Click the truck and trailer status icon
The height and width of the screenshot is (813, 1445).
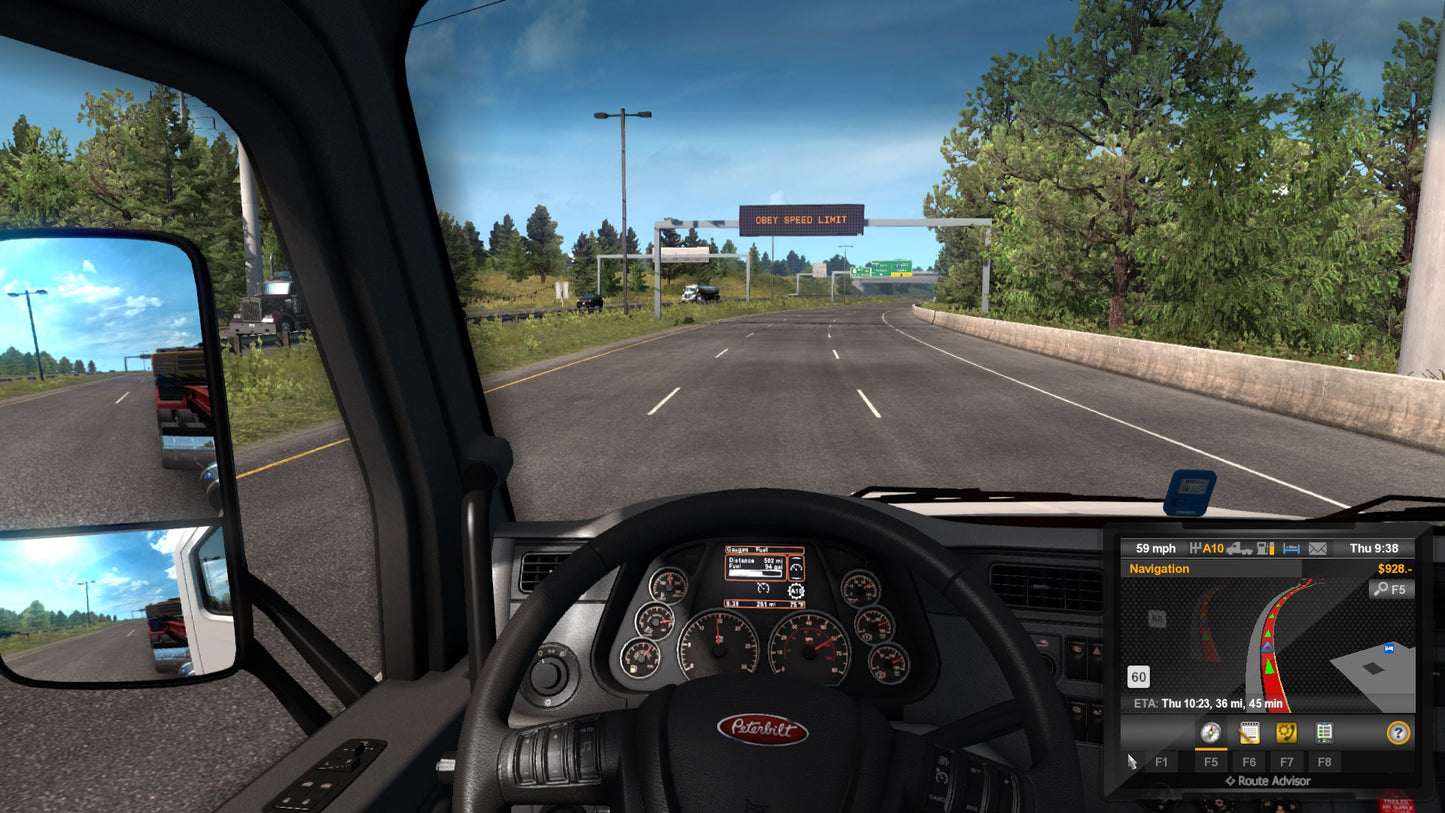(x=1241, y=549)
